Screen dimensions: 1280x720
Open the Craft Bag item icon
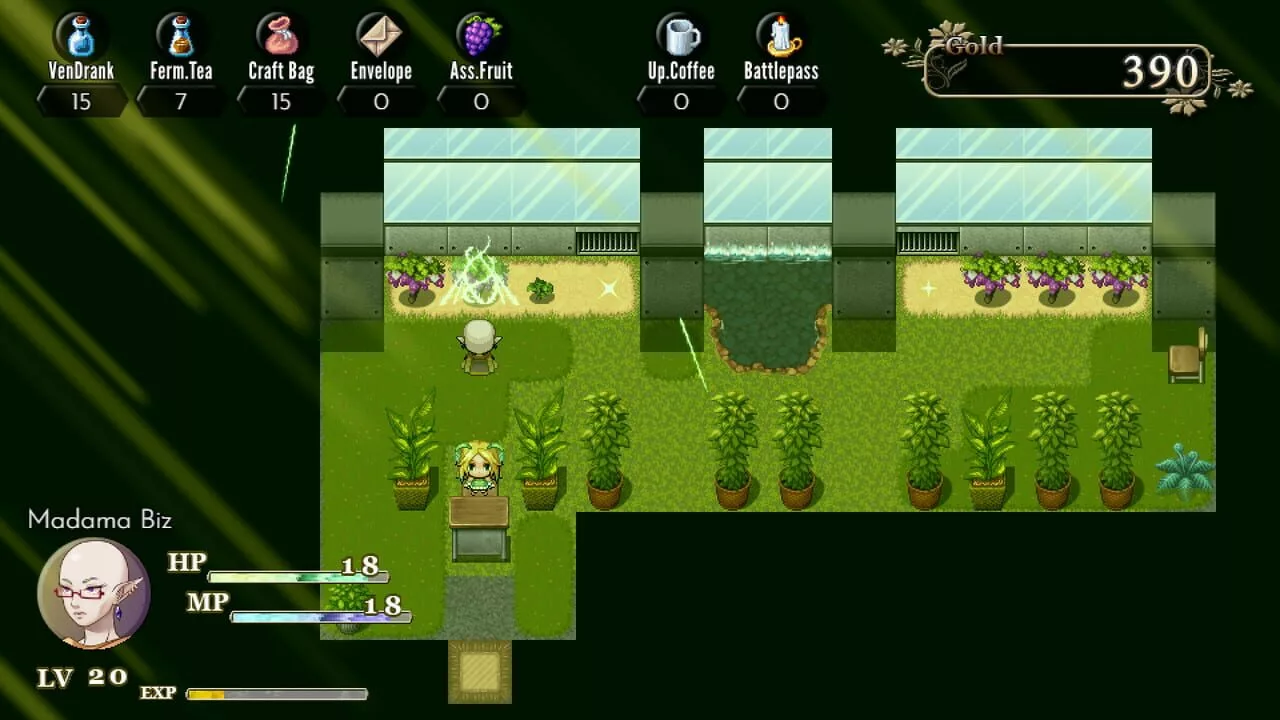click(x=281, y=36)
